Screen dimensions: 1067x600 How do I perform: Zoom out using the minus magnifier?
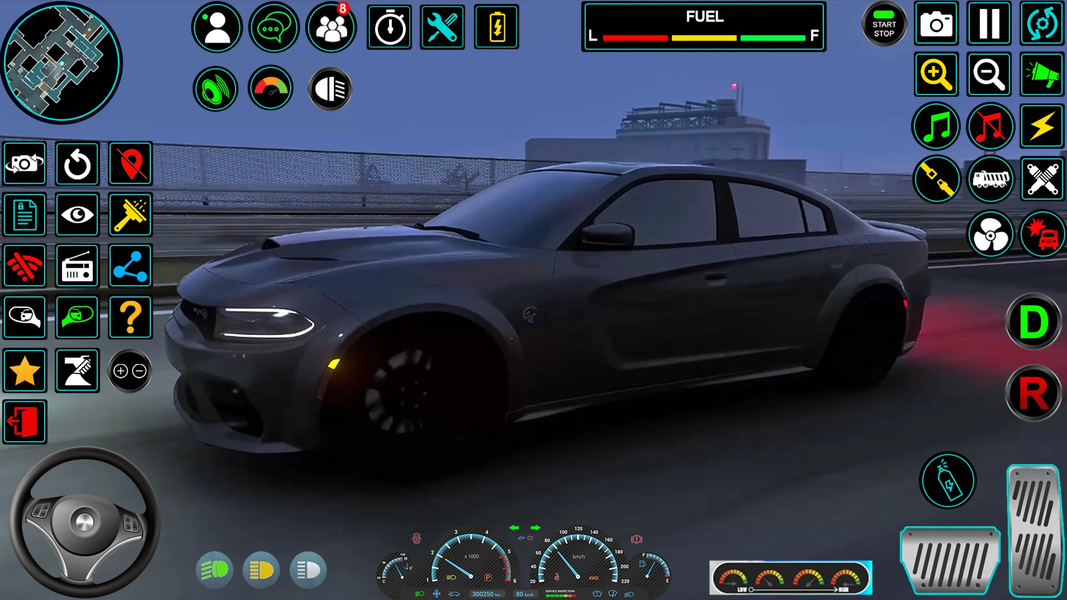point(989,75)
